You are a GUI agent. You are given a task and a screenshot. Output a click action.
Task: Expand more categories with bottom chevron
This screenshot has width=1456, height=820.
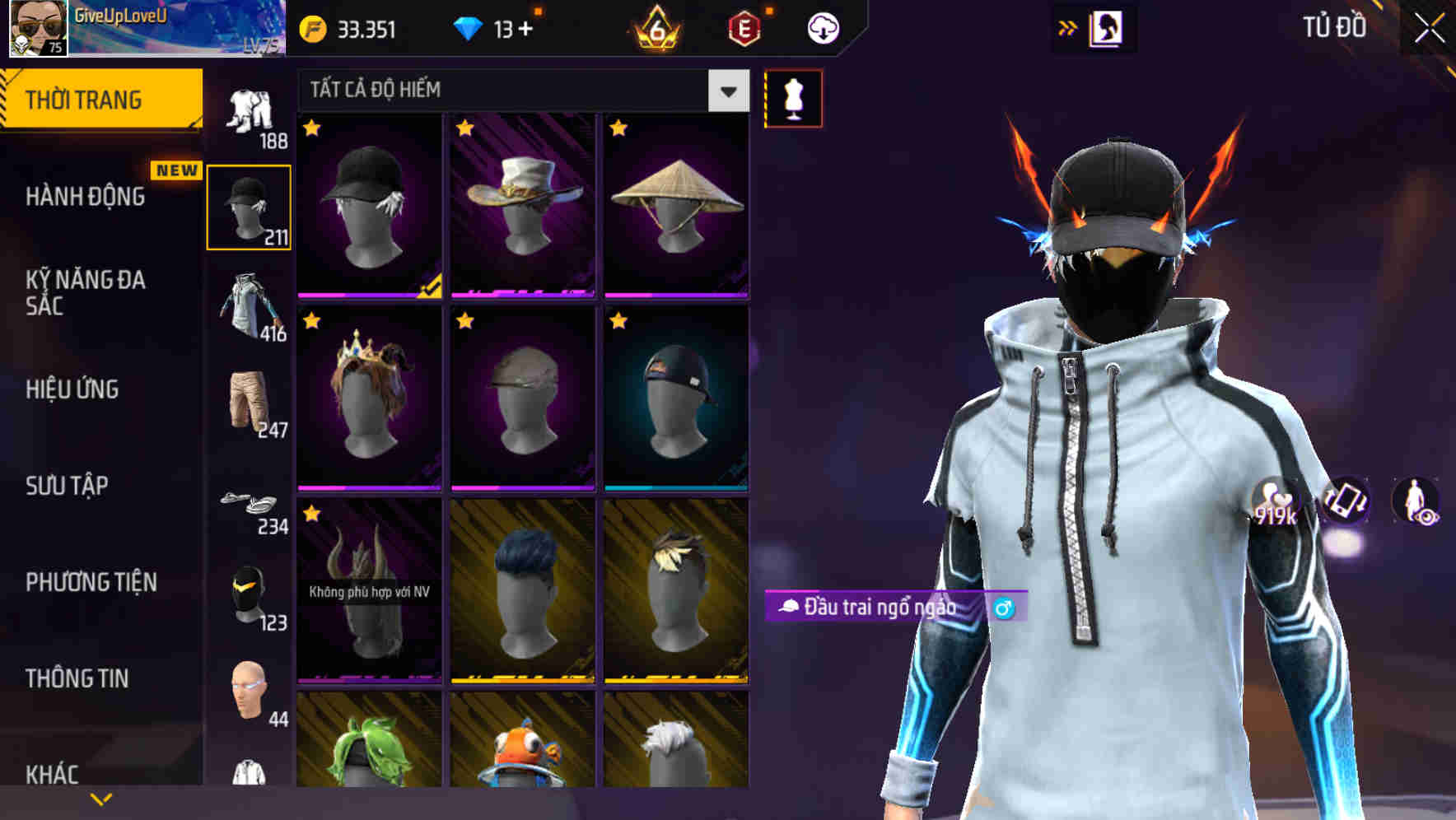click(x=102, y=797)
